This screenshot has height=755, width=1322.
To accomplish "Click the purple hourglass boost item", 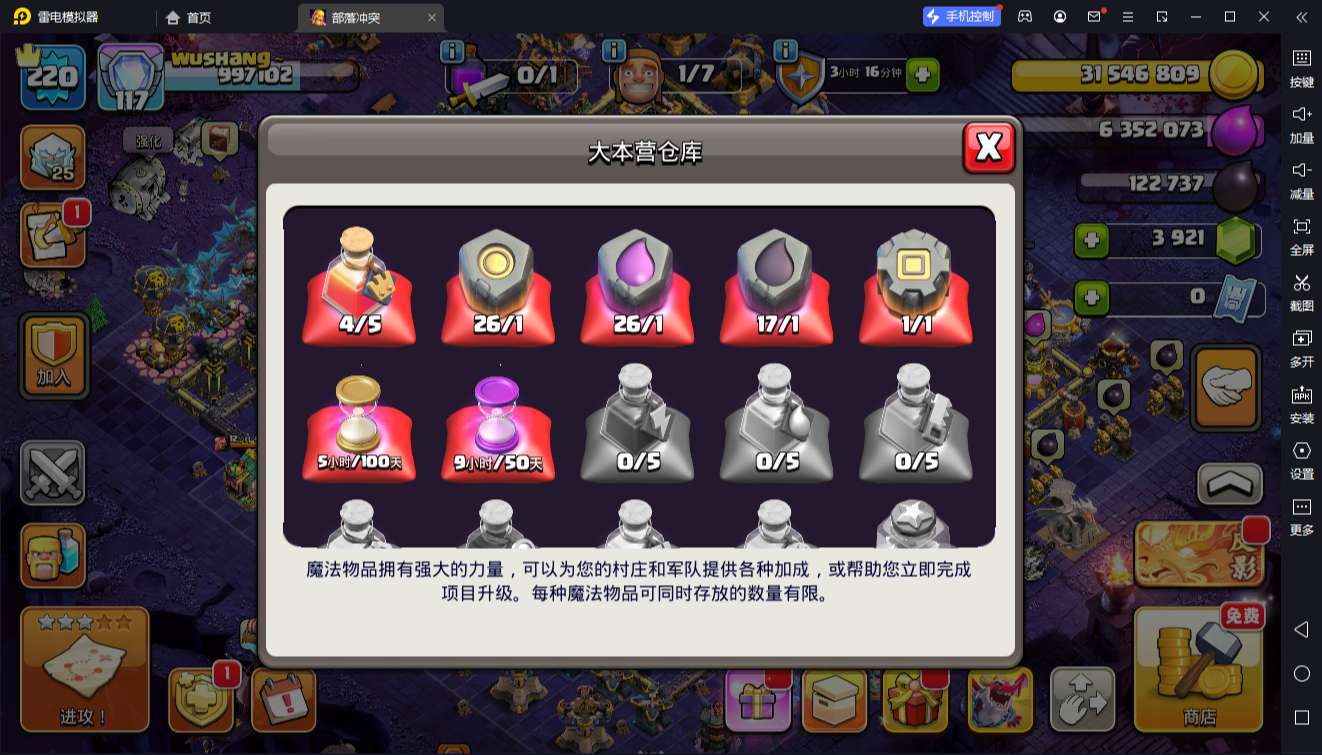I will 497,425.
